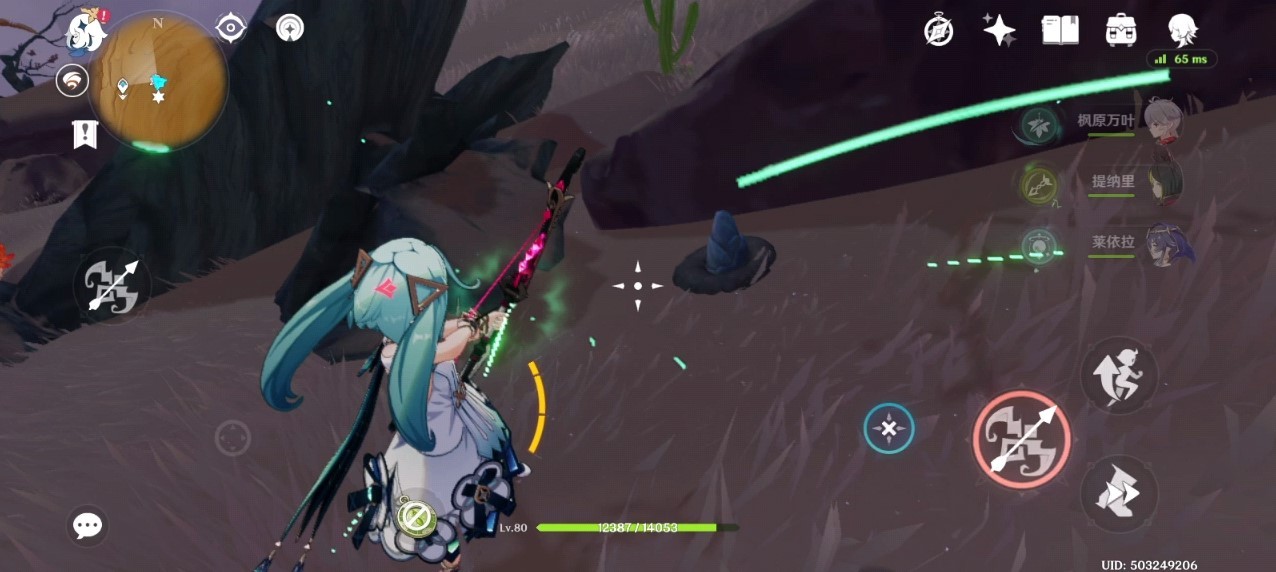Activate the elemental sight eye icon
The image size is (1276, 572).
tap(231, 28)
